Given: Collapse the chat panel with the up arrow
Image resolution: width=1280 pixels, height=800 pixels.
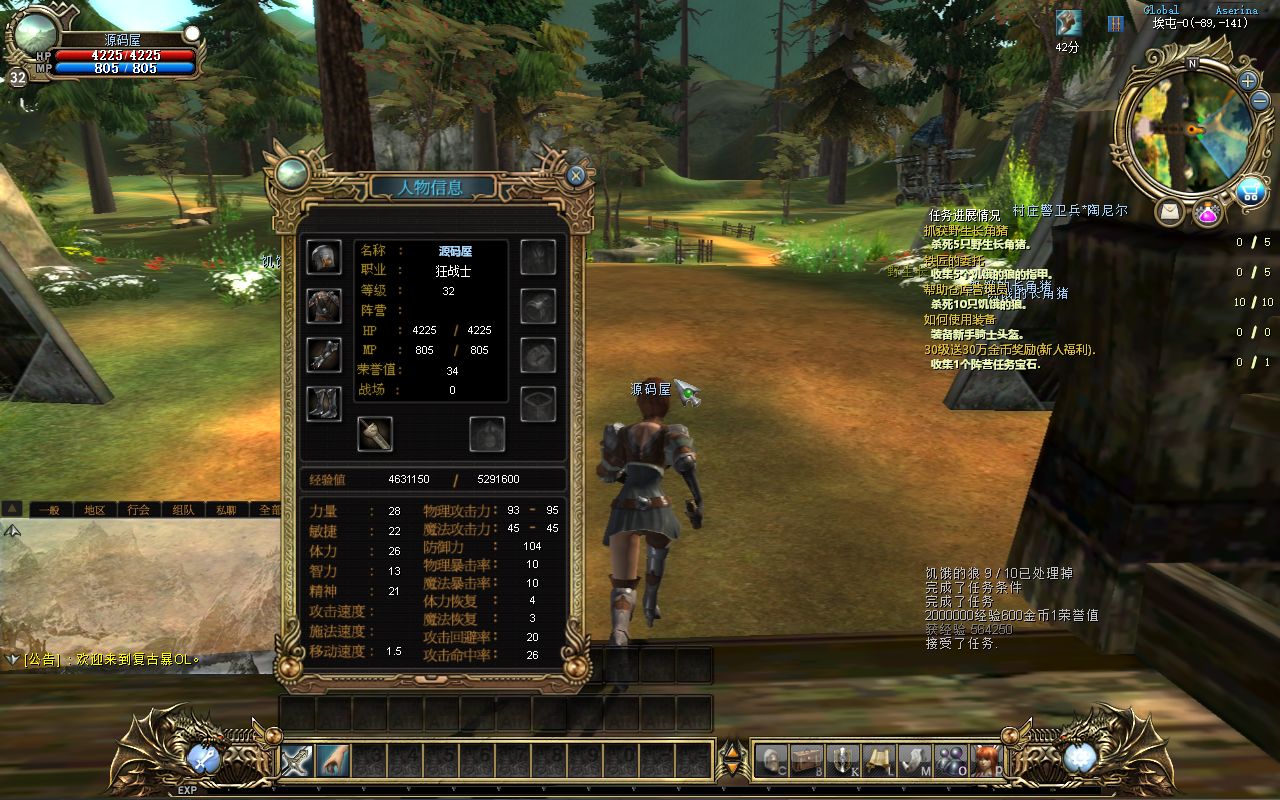Looking at the screenshot, I should pyautogui.click(x=12, y=510).
